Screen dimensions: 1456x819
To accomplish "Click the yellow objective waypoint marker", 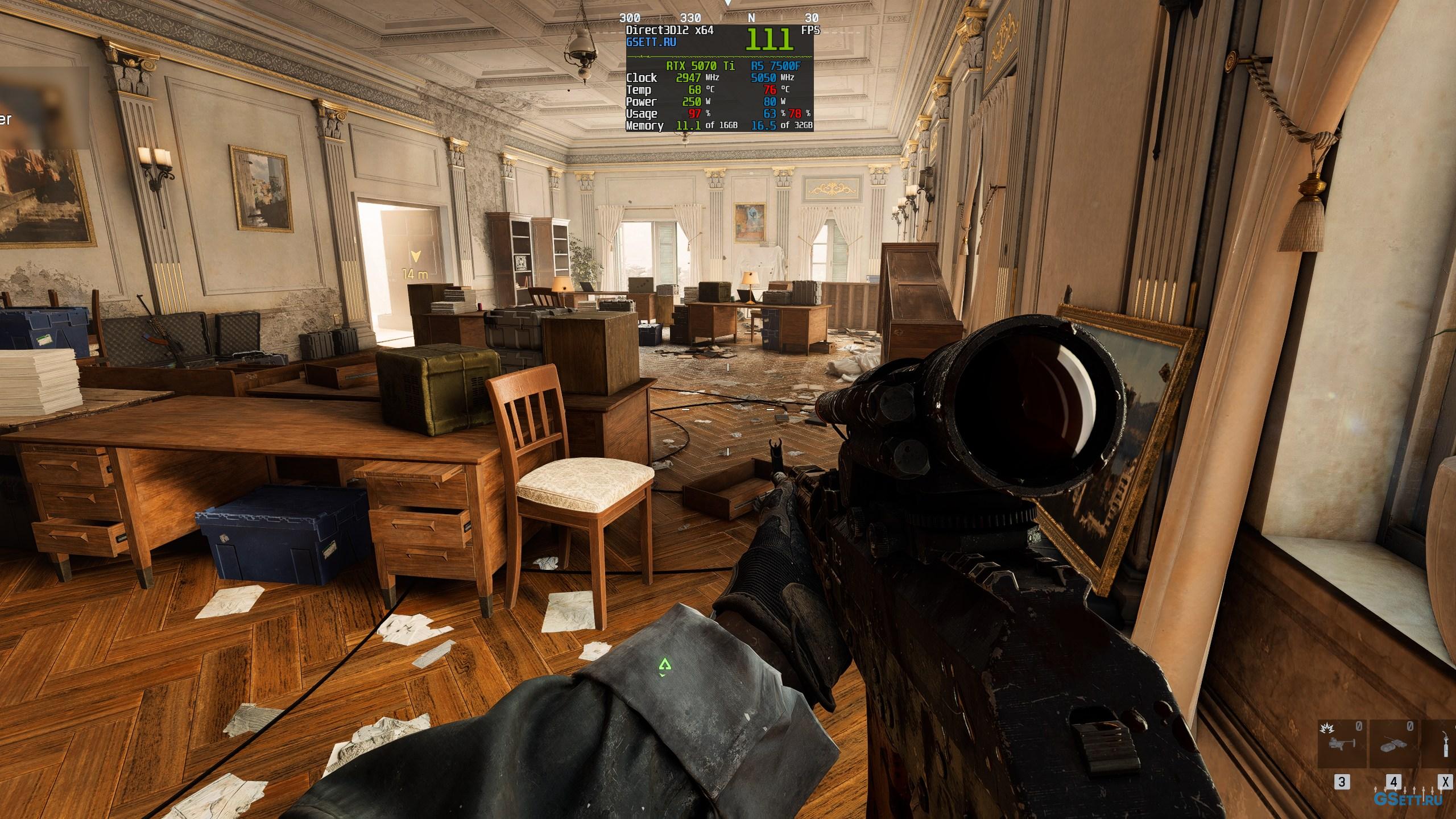I will click(417, 257).
